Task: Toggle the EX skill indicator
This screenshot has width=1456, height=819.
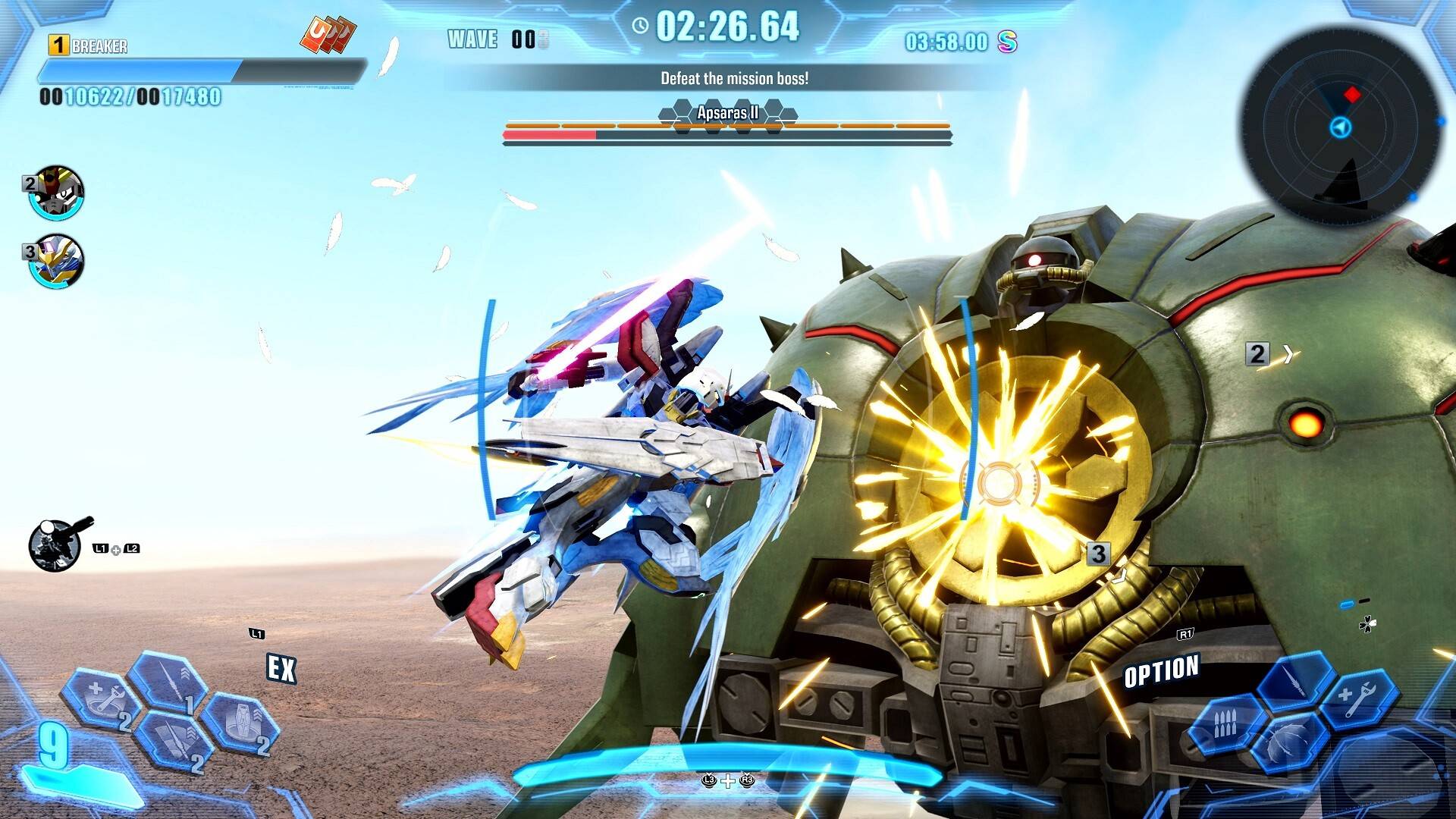Action: coord(281,666)
